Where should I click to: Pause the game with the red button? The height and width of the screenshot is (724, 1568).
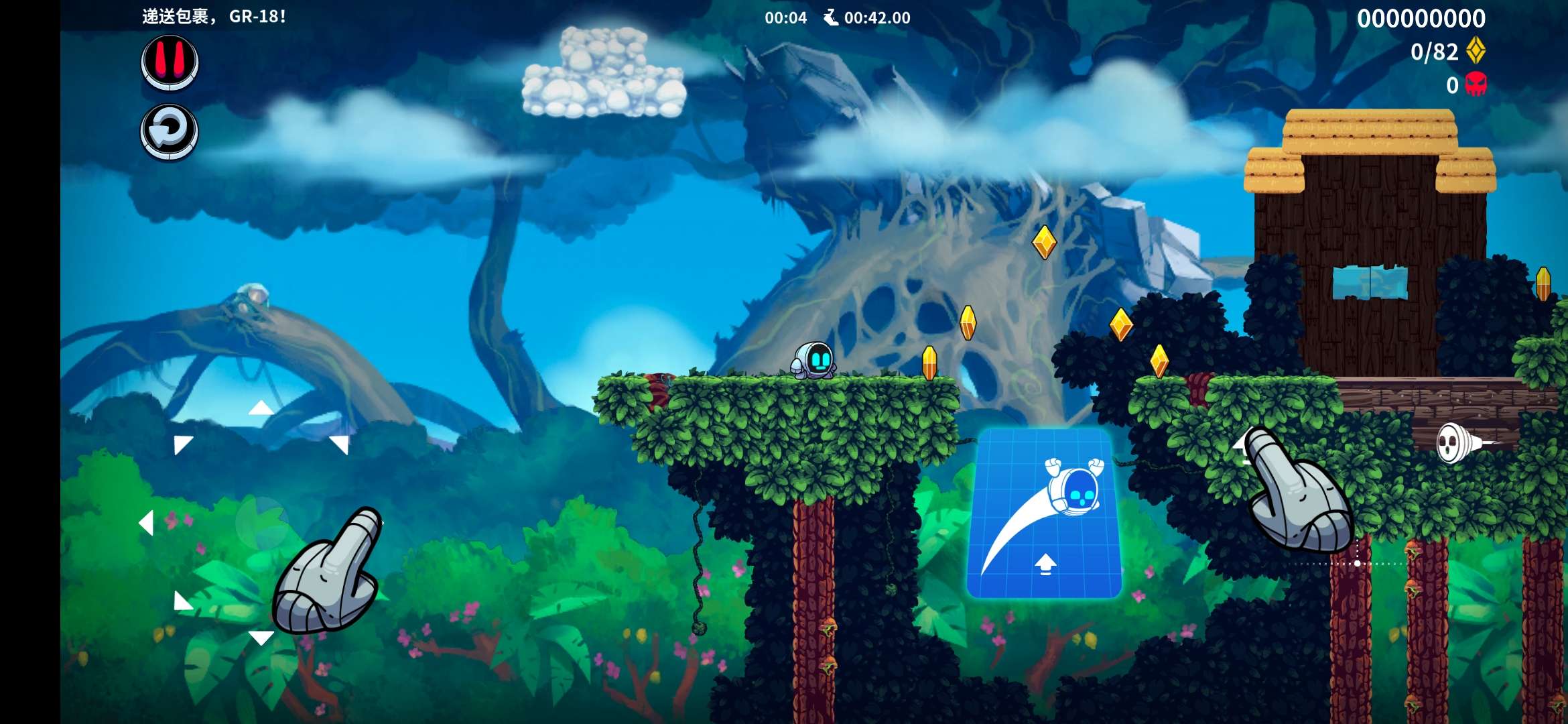[x=170, y=62]
